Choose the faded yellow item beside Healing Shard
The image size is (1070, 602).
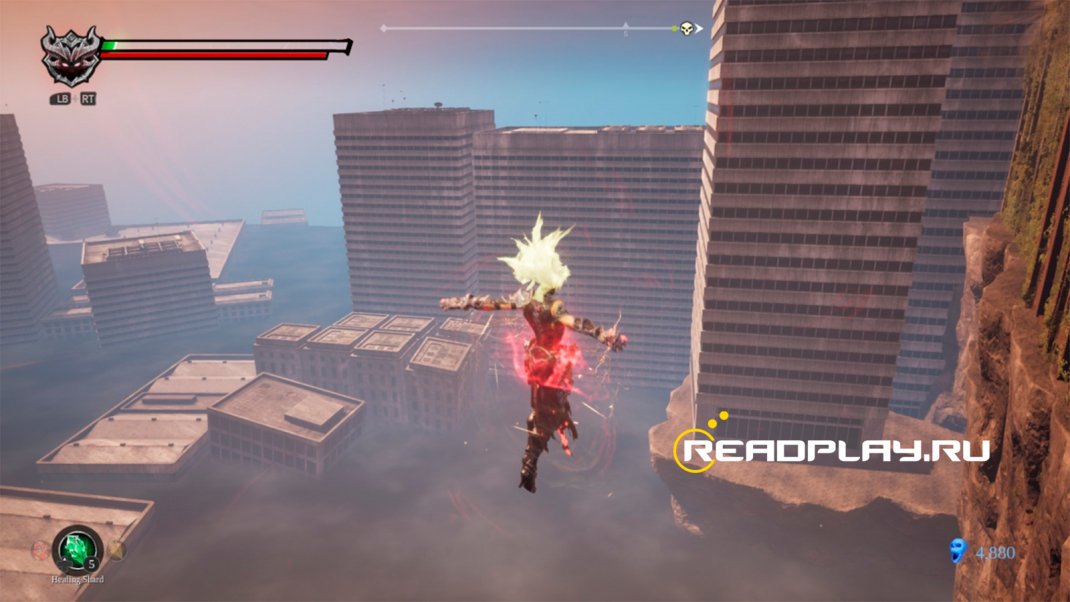pyautogui.click(x=116, y=550)
